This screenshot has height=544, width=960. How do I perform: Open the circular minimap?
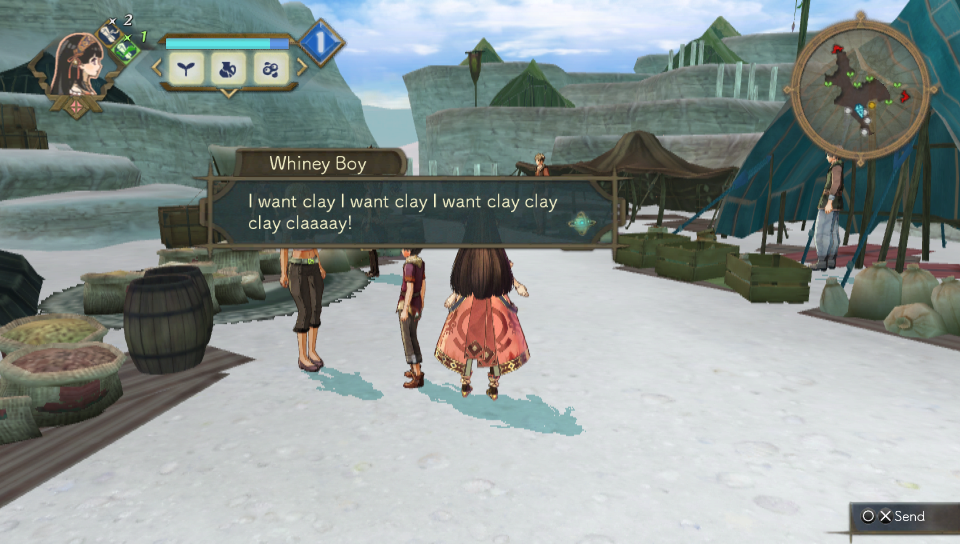pos(861,92)
